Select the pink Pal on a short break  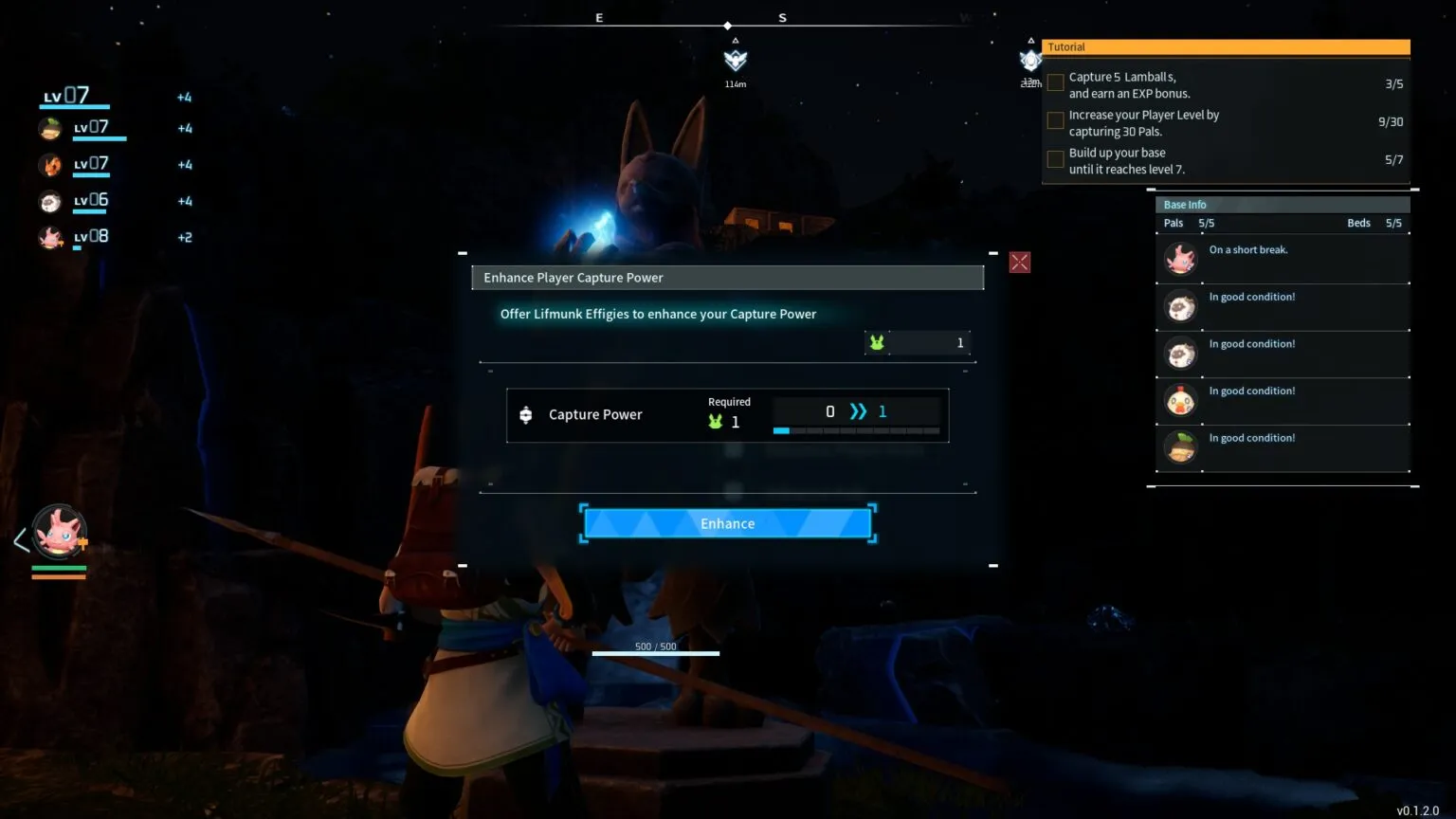pos(1181,258)
